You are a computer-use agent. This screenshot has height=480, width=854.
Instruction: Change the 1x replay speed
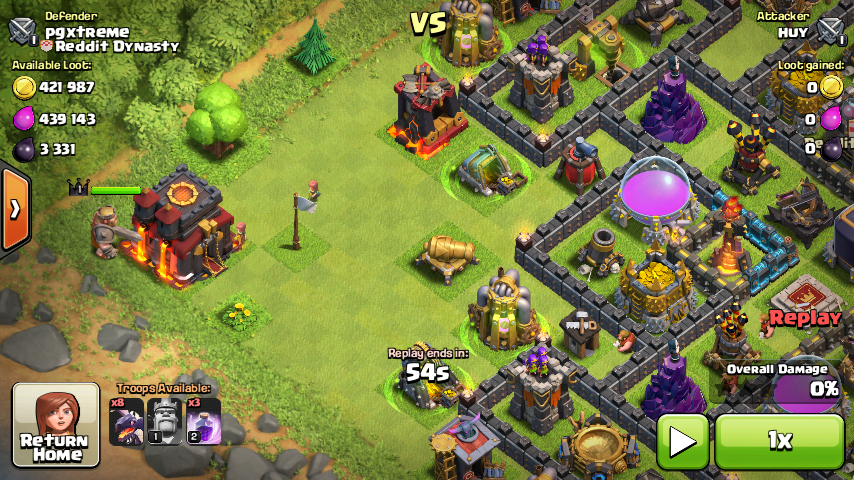(x=779, y=441)
